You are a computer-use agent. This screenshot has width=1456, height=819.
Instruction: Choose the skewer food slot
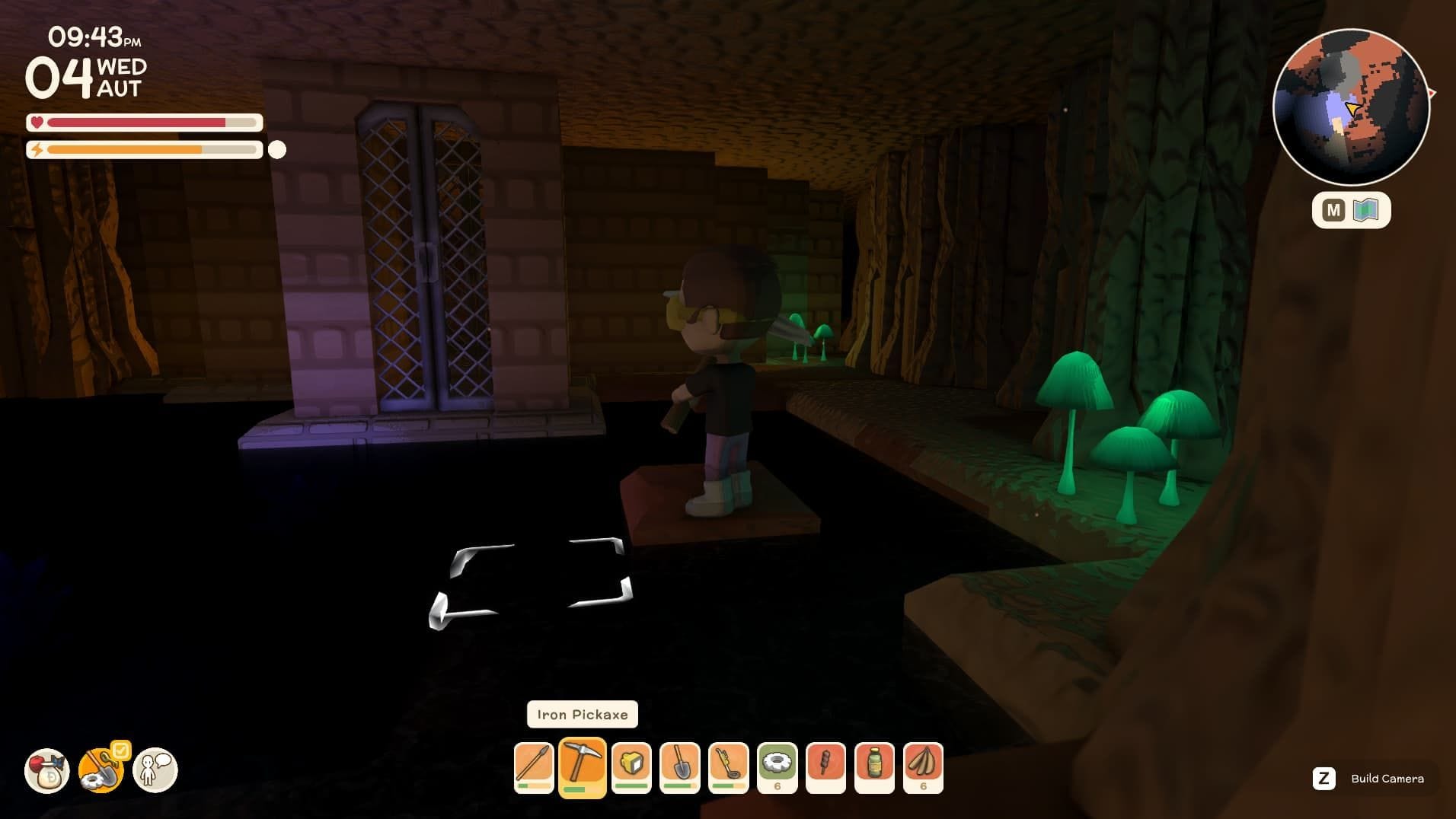click(826, 766)
